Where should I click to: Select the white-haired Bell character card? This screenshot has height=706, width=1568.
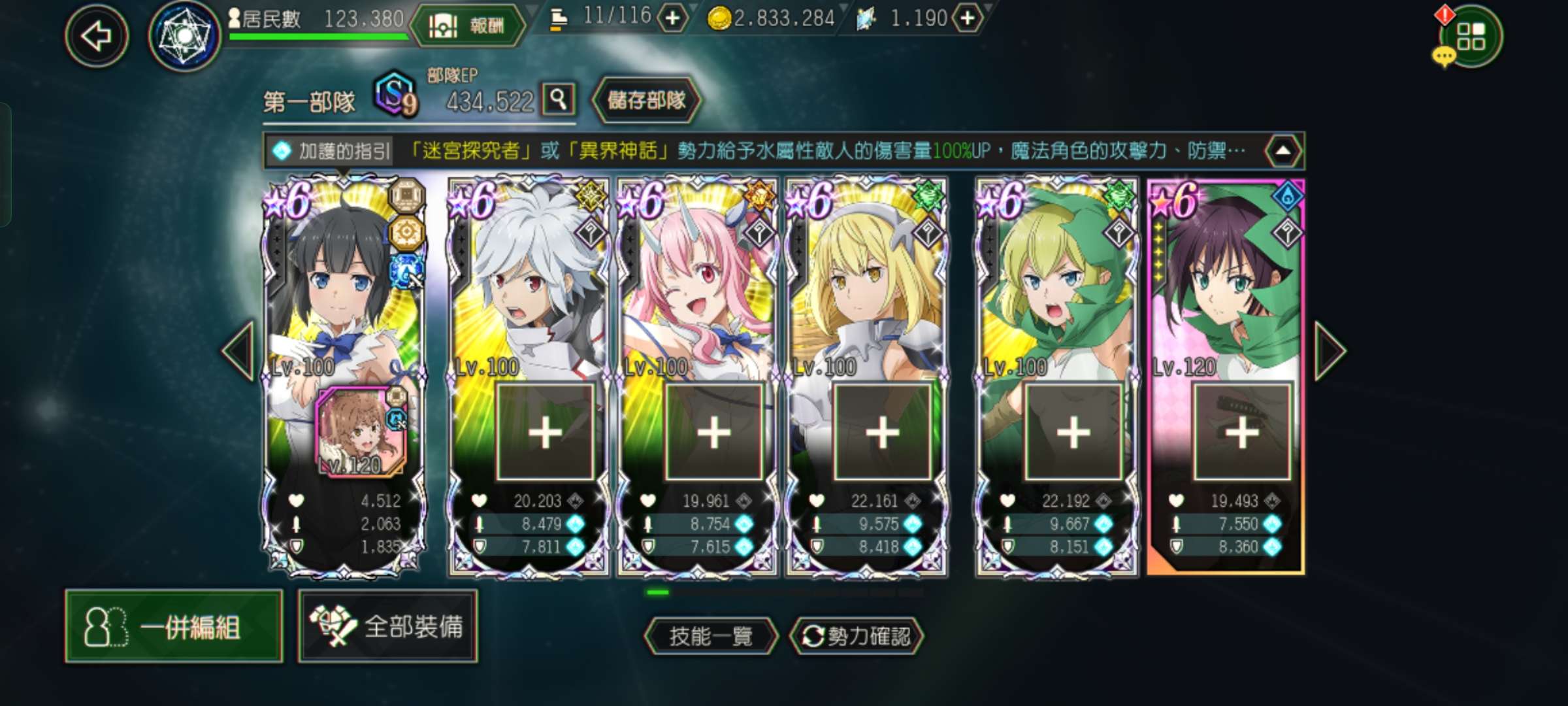click(528, 281)
